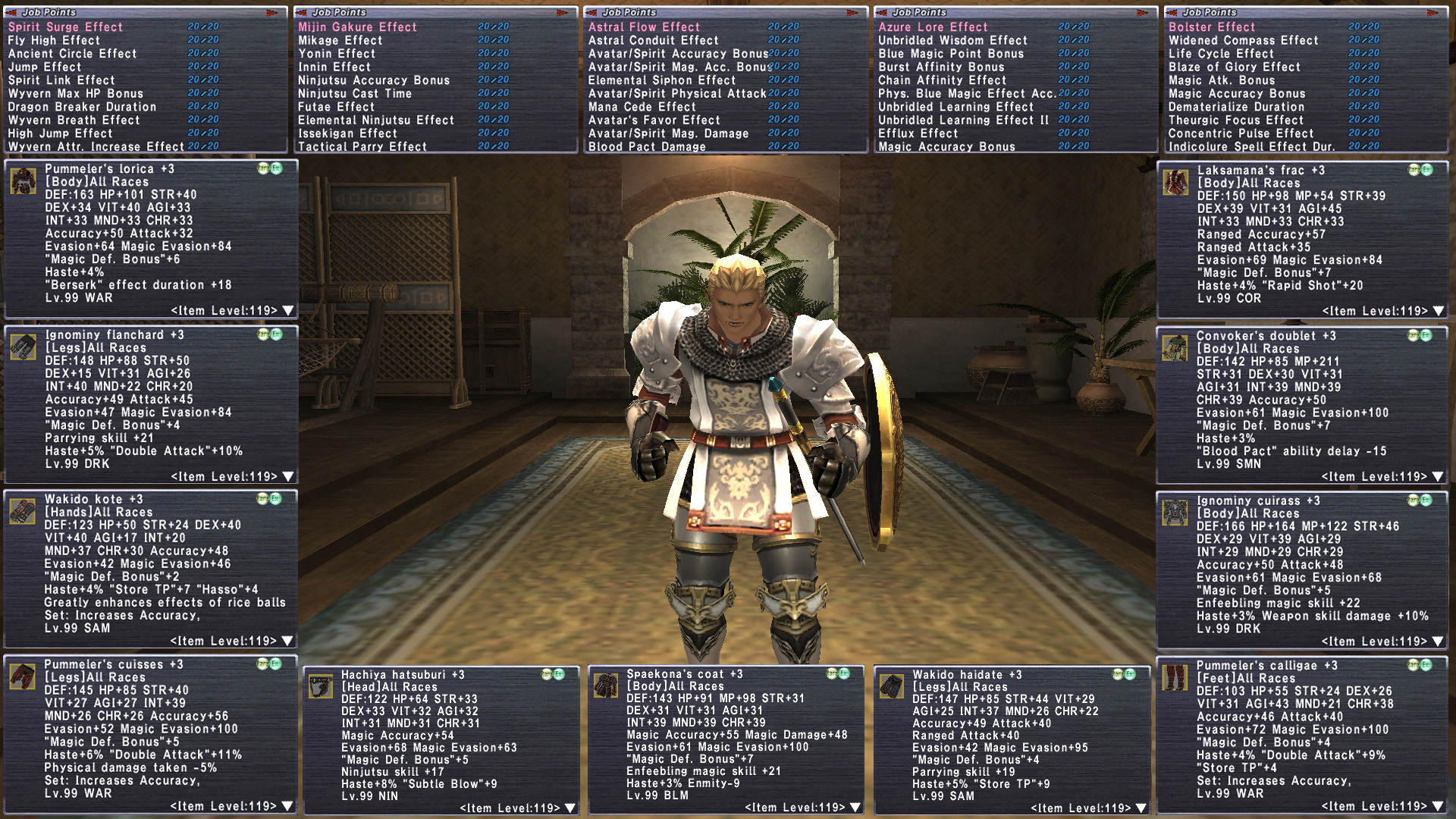Select the Spirit Surge Effect job point row
Viewport: 1456px width, 819px height.
[65, 27]
